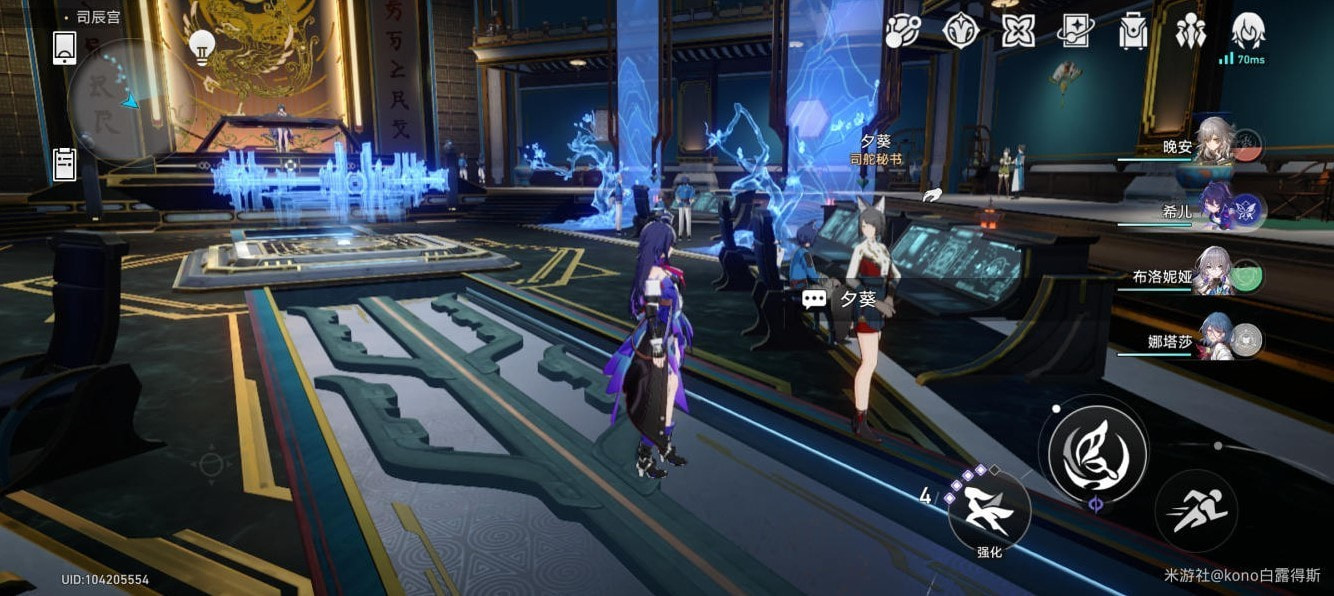
Task: Open the connected-nodes icon in top bar
Action: 902,31
